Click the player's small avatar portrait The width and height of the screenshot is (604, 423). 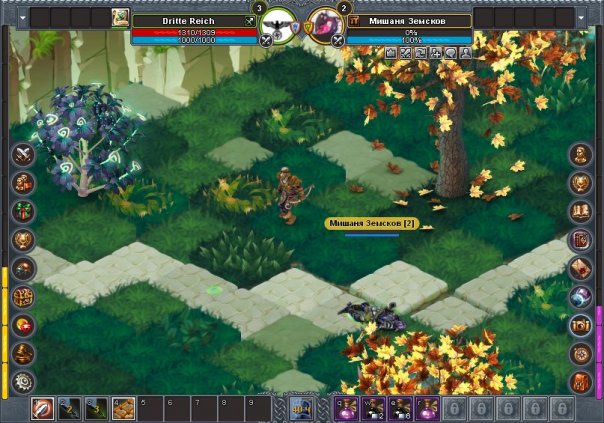point(120,18)
